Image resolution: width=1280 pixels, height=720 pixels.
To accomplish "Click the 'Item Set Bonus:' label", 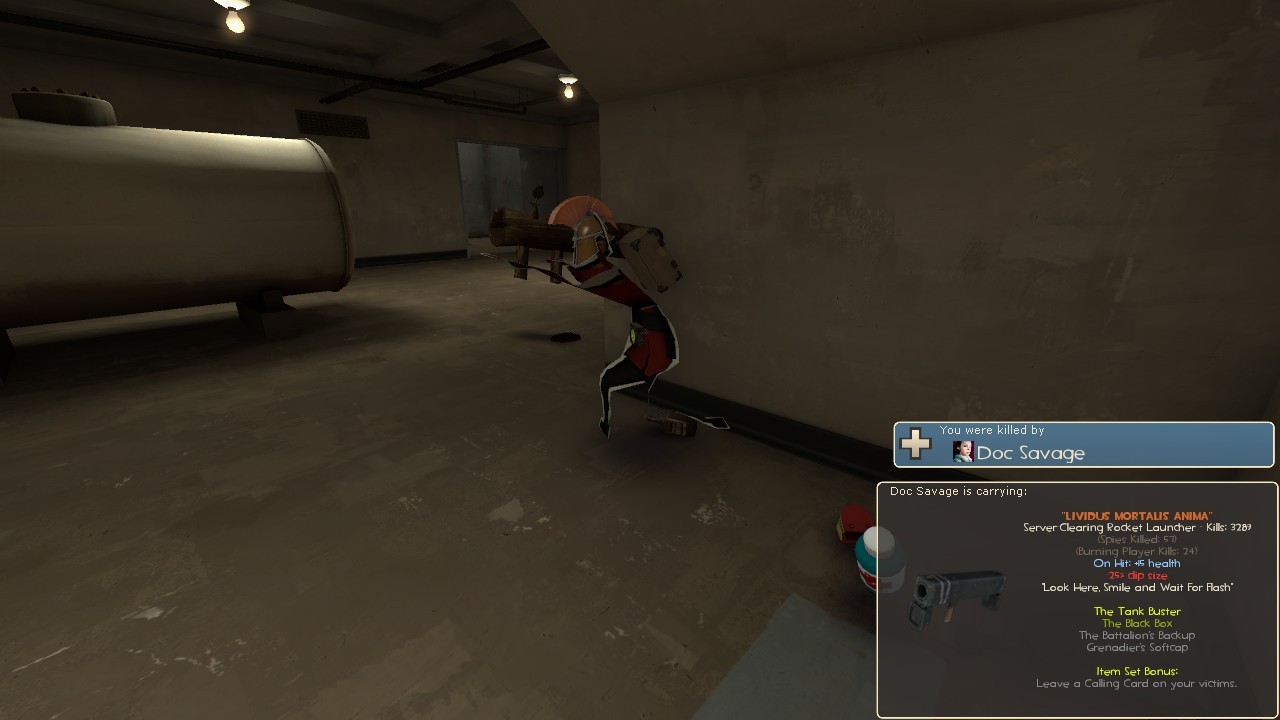I will click(x=1135, y=671).
